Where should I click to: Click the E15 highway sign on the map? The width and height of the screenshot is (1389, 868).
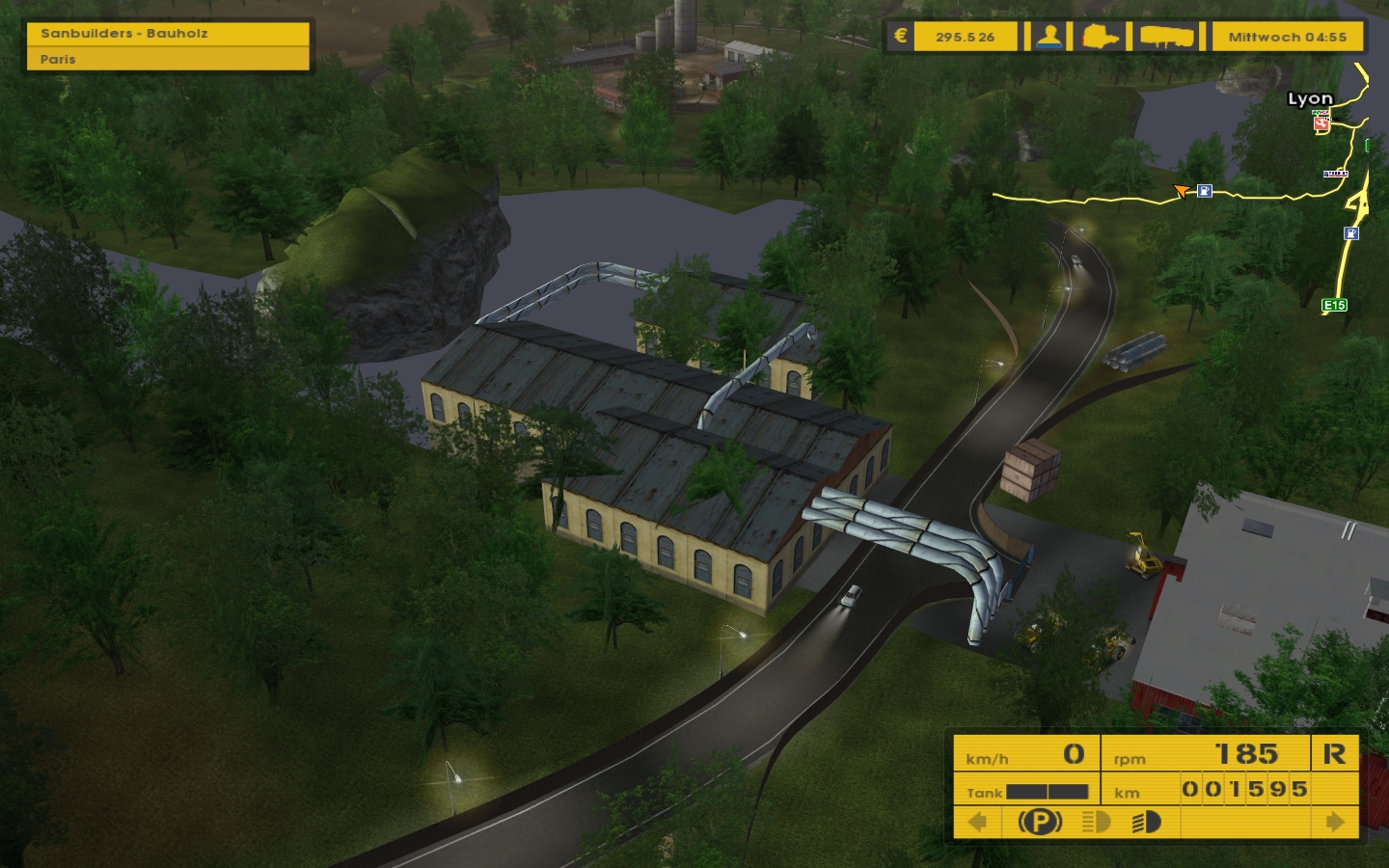(1334, 306)
